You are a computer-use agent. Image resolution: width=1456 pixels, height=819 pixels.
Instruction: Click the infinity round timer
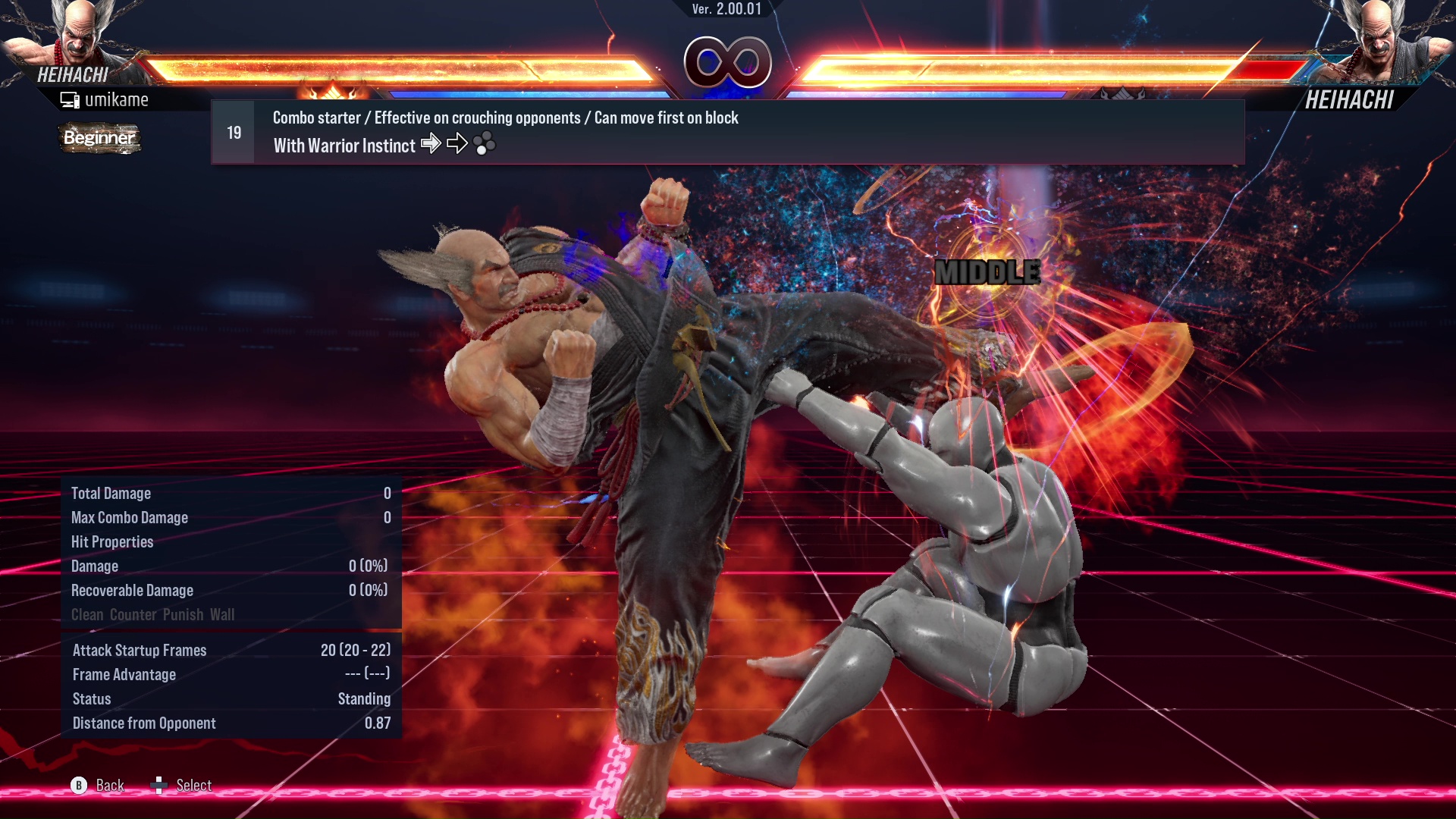727,62
